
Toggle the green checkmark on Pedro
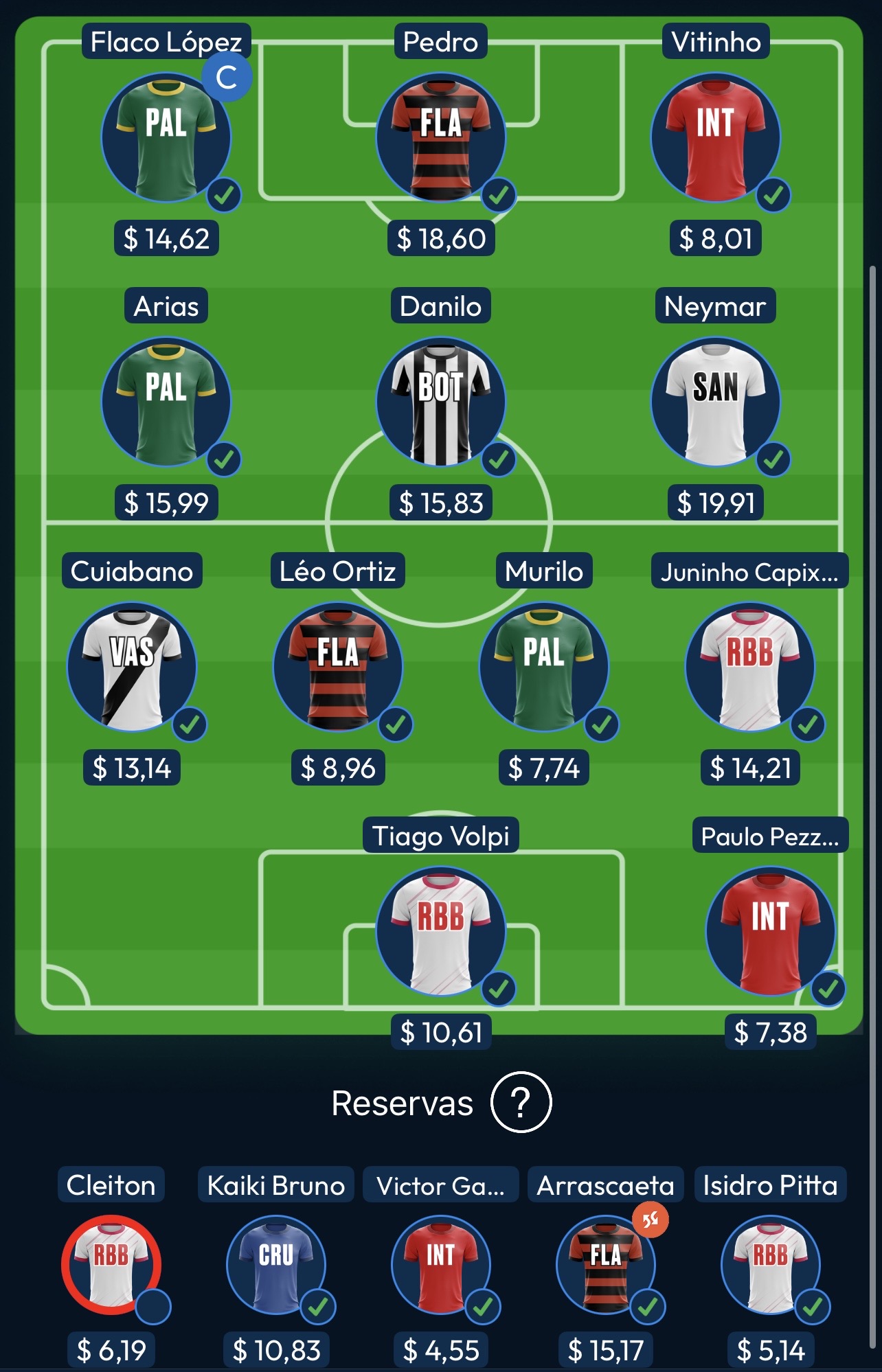coord(499,195)
